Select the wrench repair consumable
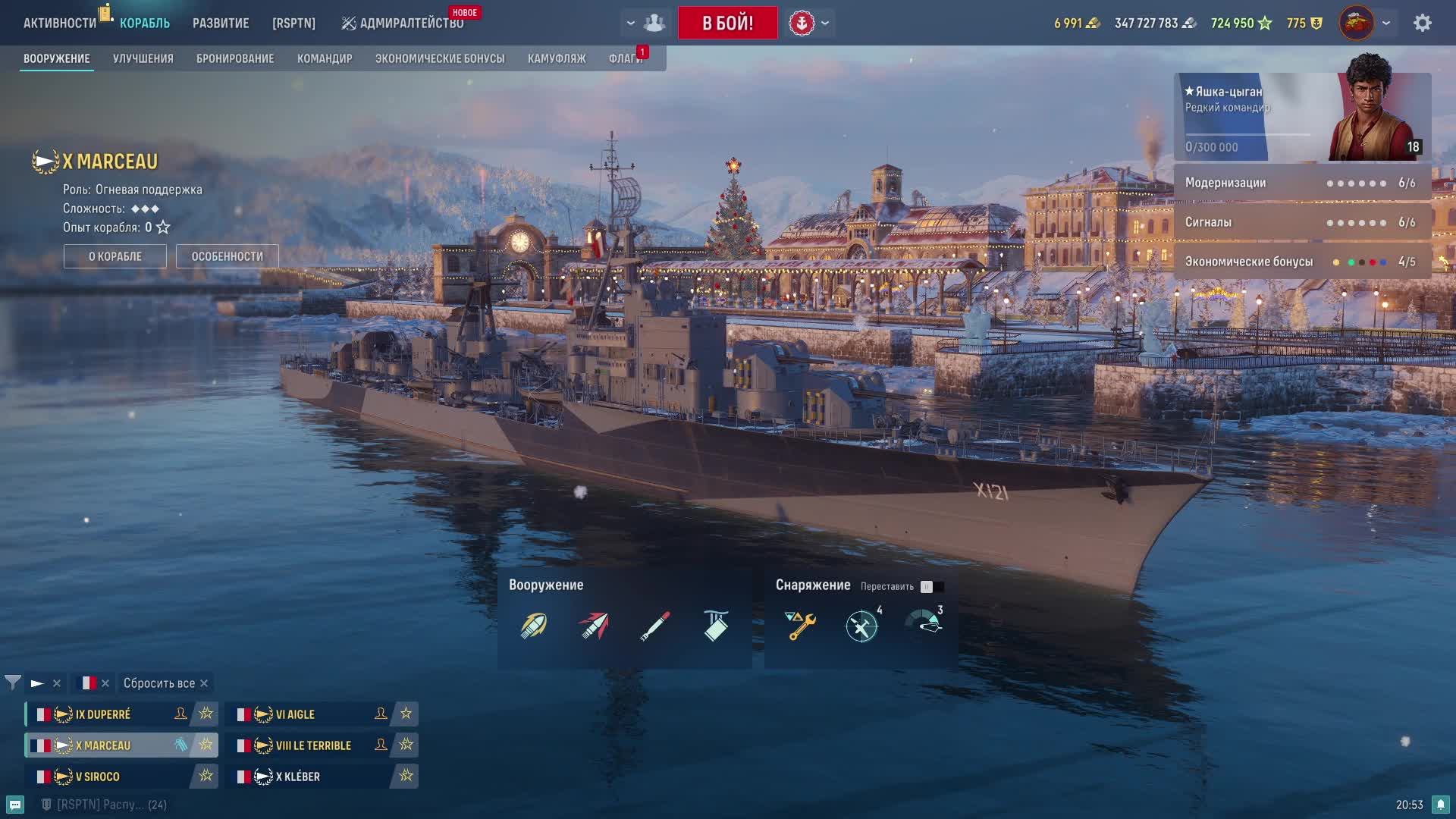The image size is (1456, 819). click(801, 626)
